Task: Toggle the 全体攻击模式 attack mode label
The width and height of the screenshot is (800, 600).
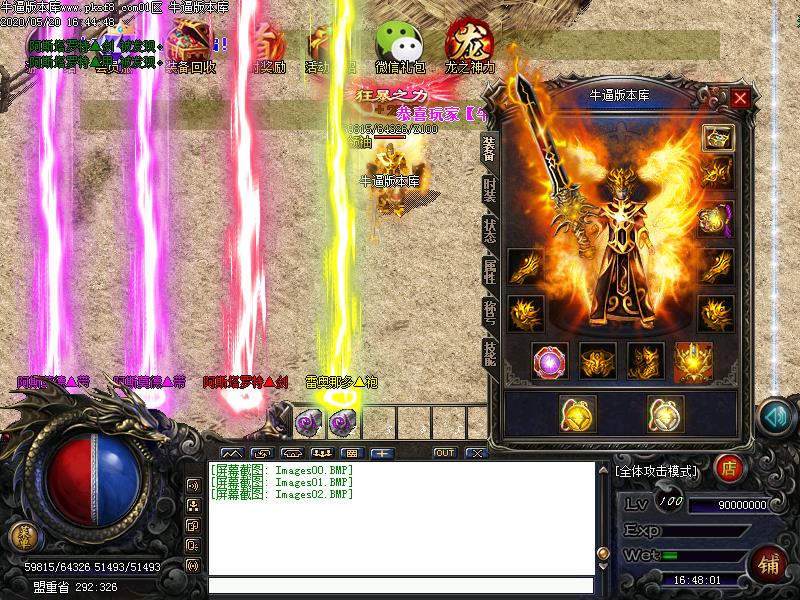Action: [x=657, y=469]
